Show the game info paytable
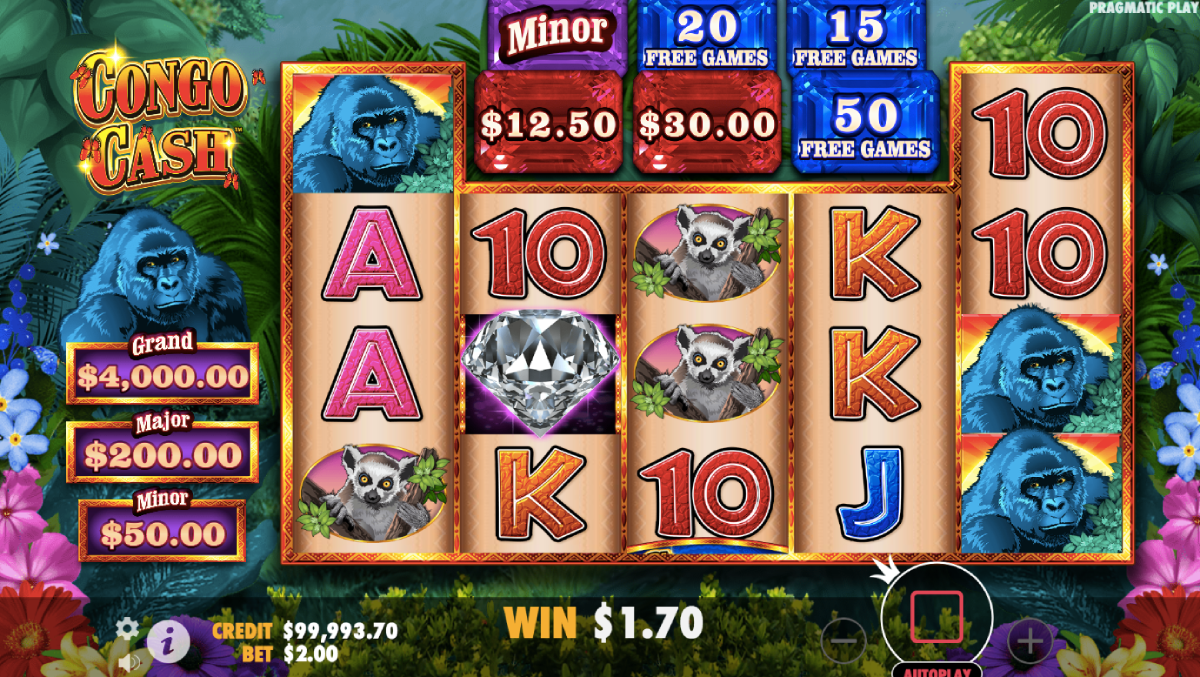Screen dimensions: 1200x677 (169, 640)
